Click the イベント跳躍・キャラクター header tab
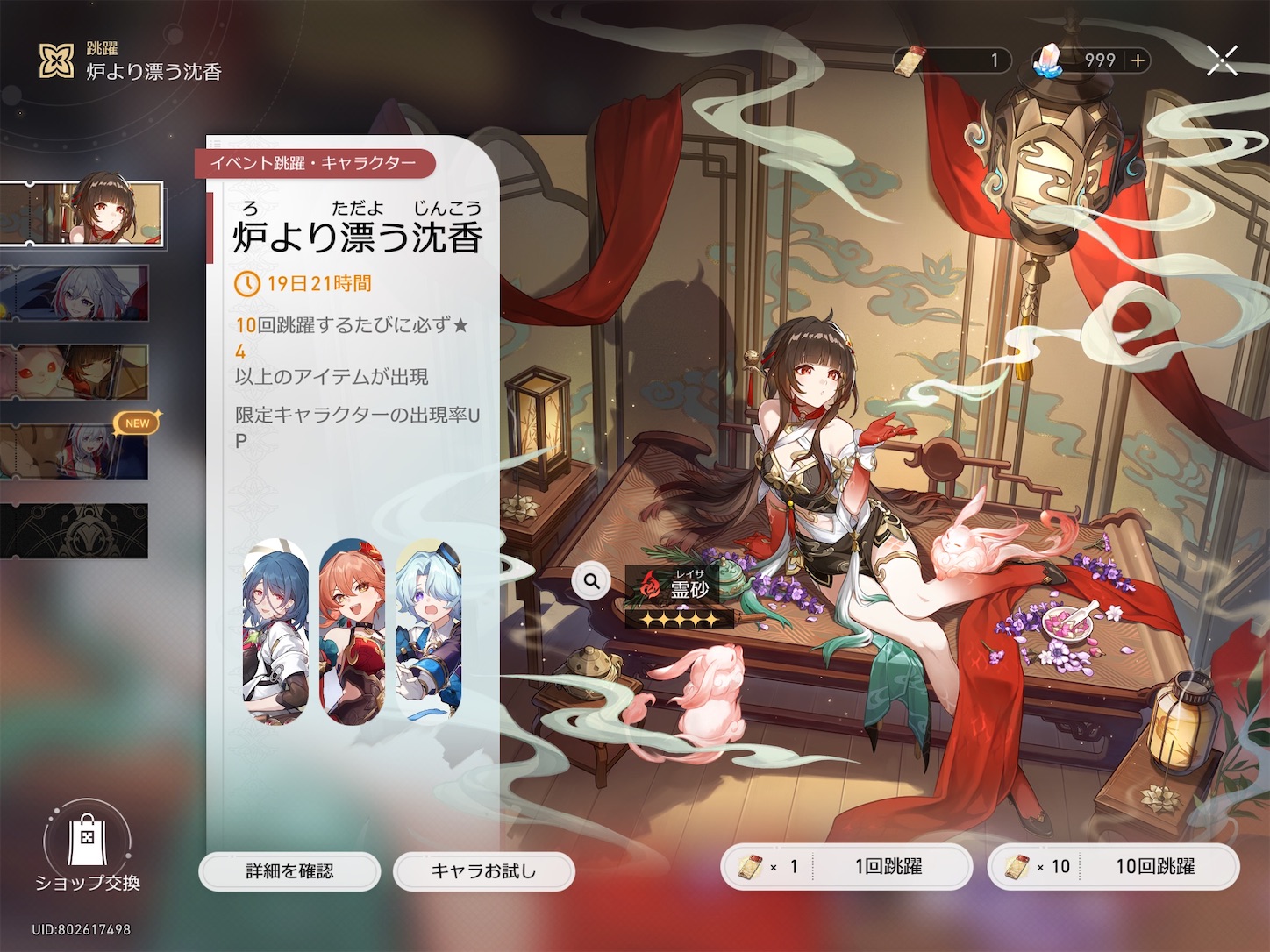 pyautogui.click(x=313, y=164)
